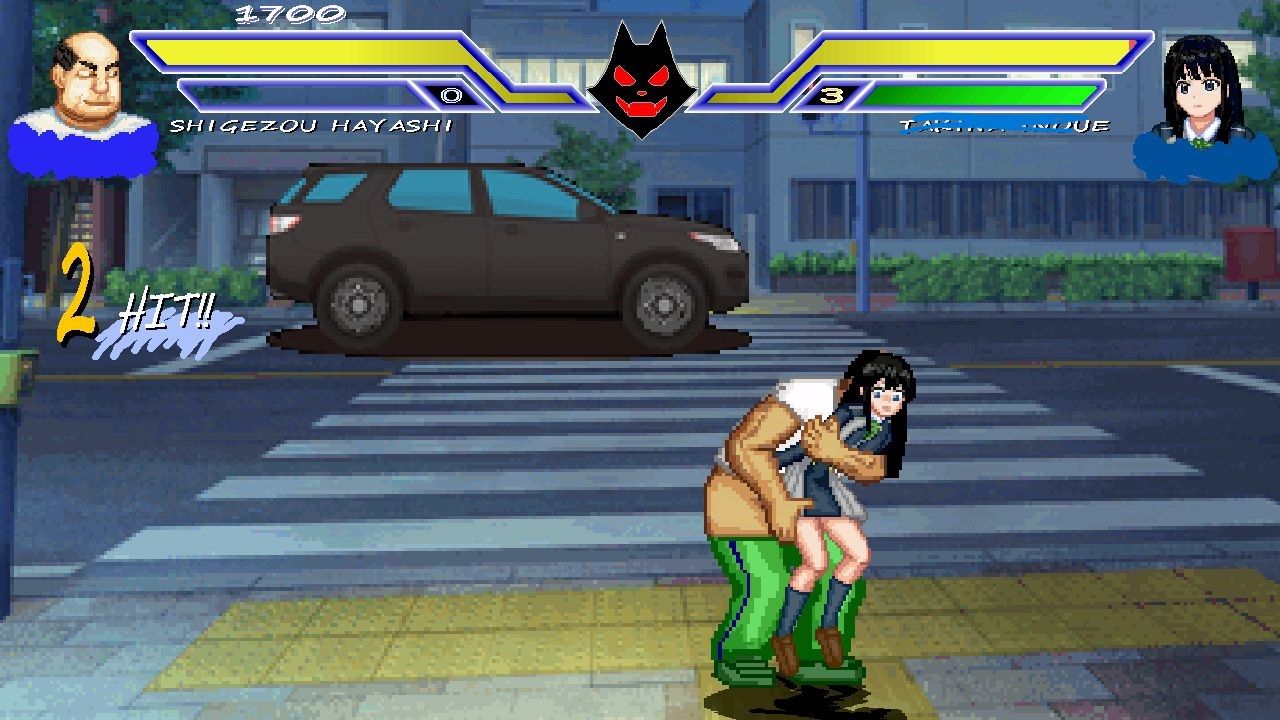Select the TAKINA INOUE name label
Image resolution: width=1280 pixels, height=720 pixels.
(x=1005, y=126)
